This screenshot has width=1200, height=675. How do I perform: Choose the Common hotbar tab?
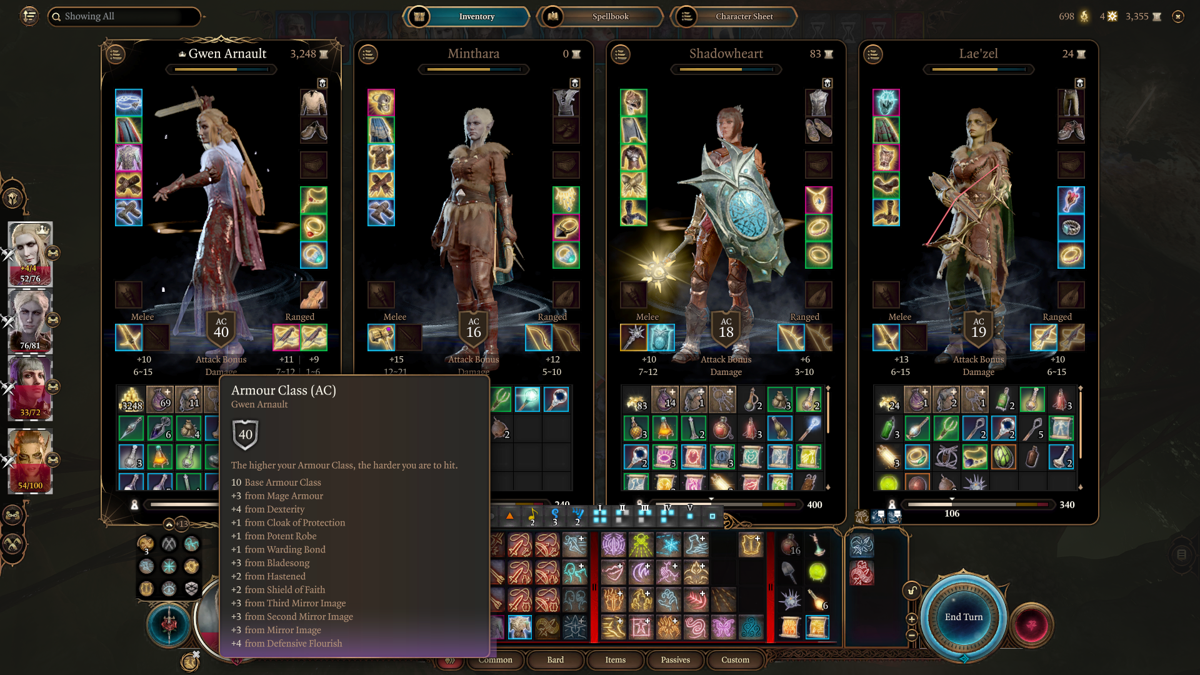coord(495,660)
